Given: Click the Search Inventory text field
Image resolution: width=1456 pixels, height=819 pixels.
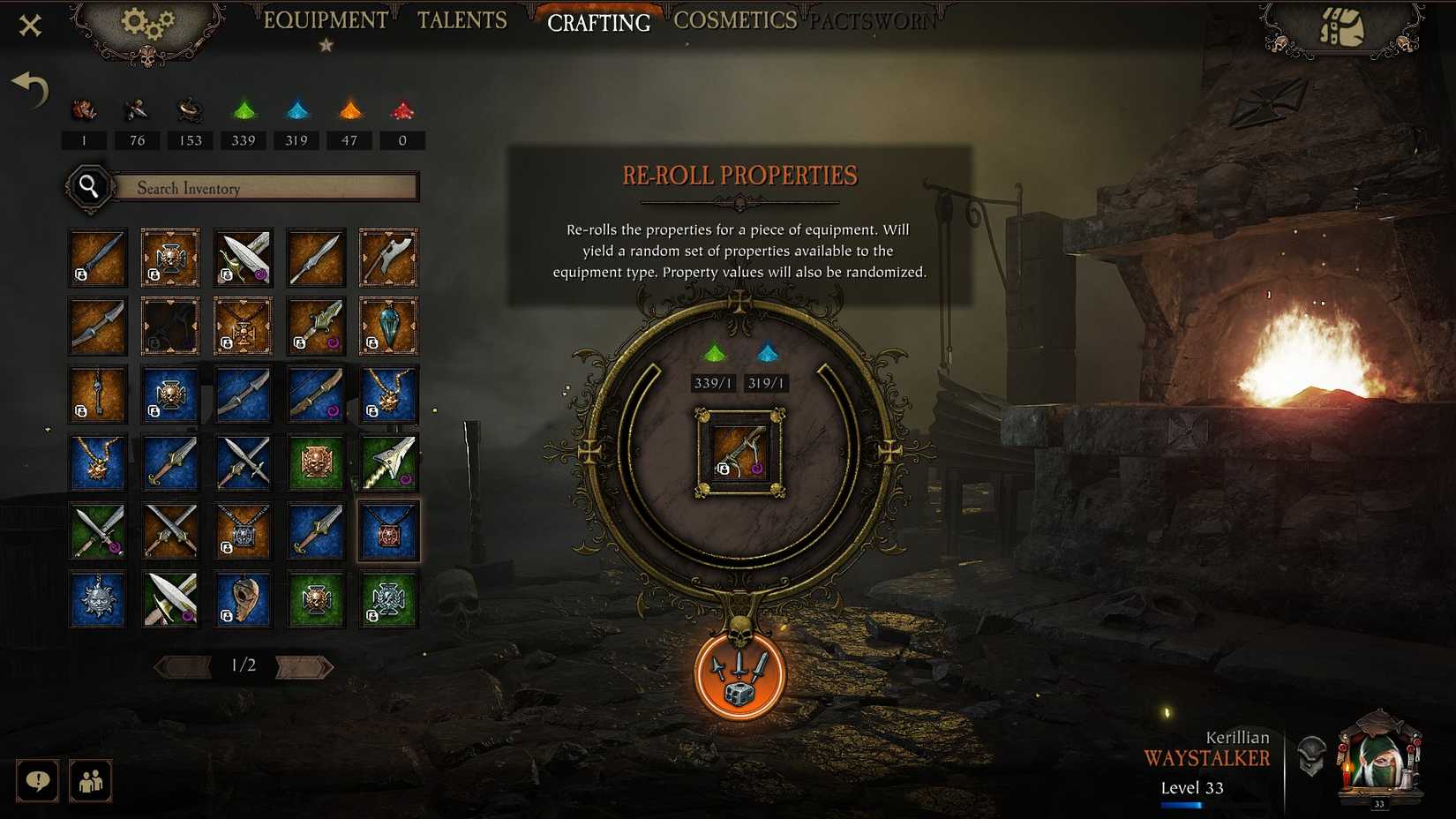Looking at the screenshot, I should coord(265,187).
